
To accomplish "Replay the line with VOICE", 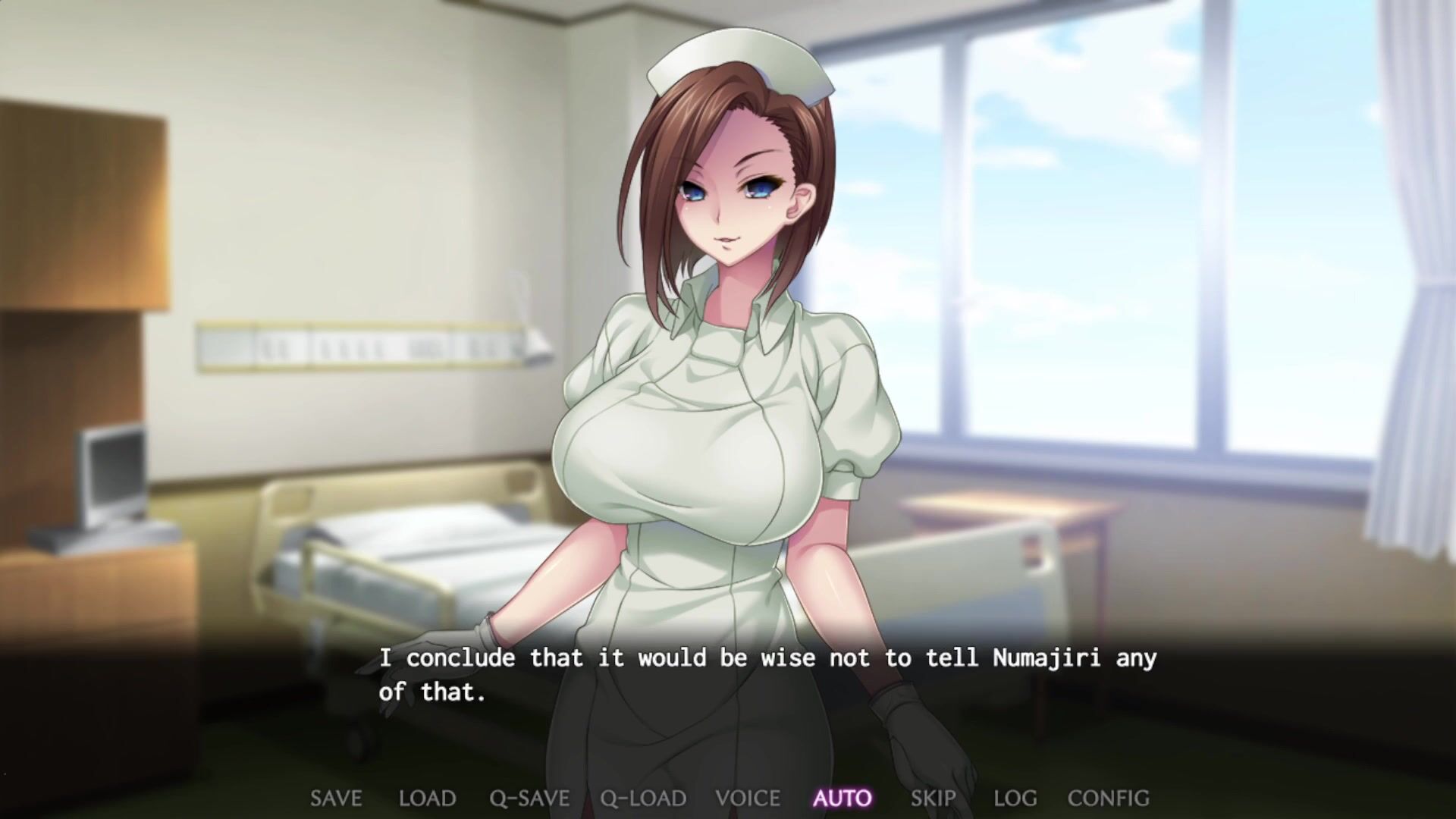I will 748,798.
